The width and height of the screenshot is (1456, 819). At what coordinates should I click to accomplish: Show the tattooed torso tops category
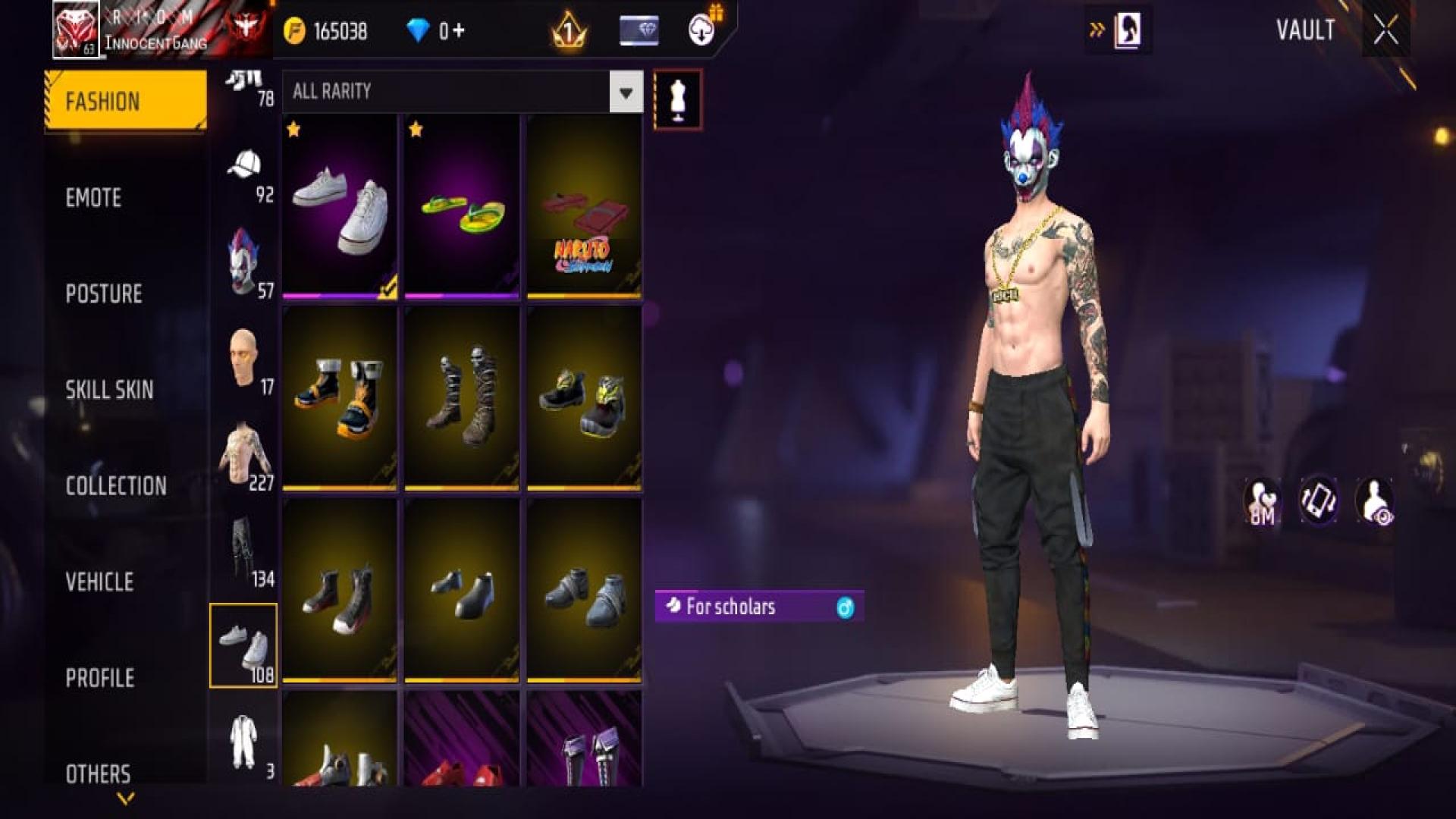point(244,457)
